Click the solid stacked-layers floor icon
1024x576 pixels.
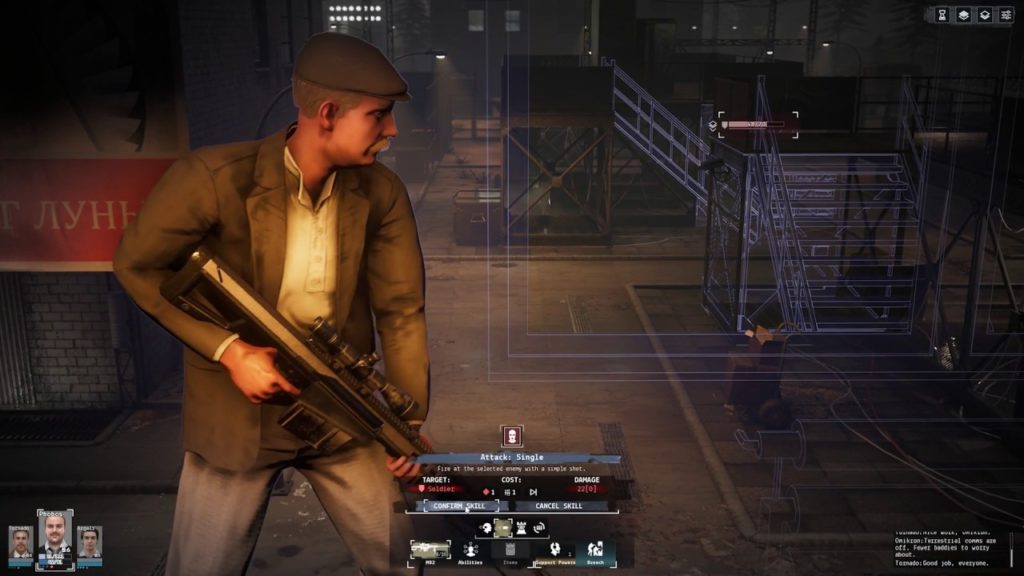(x=964, y=15)
